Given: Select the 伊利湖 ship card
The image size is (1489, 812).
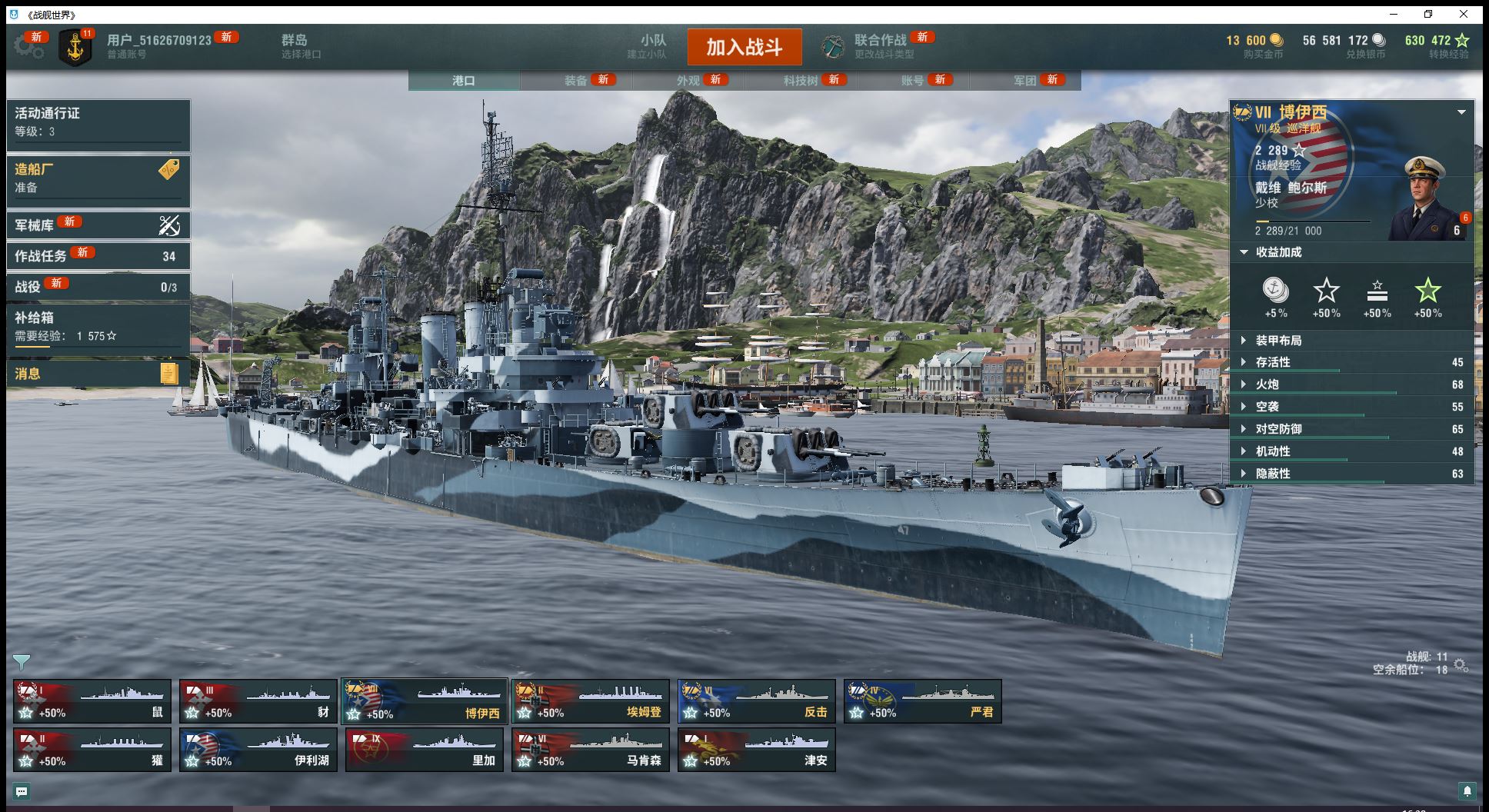Looking at the screenshot, I should point(258,750).
